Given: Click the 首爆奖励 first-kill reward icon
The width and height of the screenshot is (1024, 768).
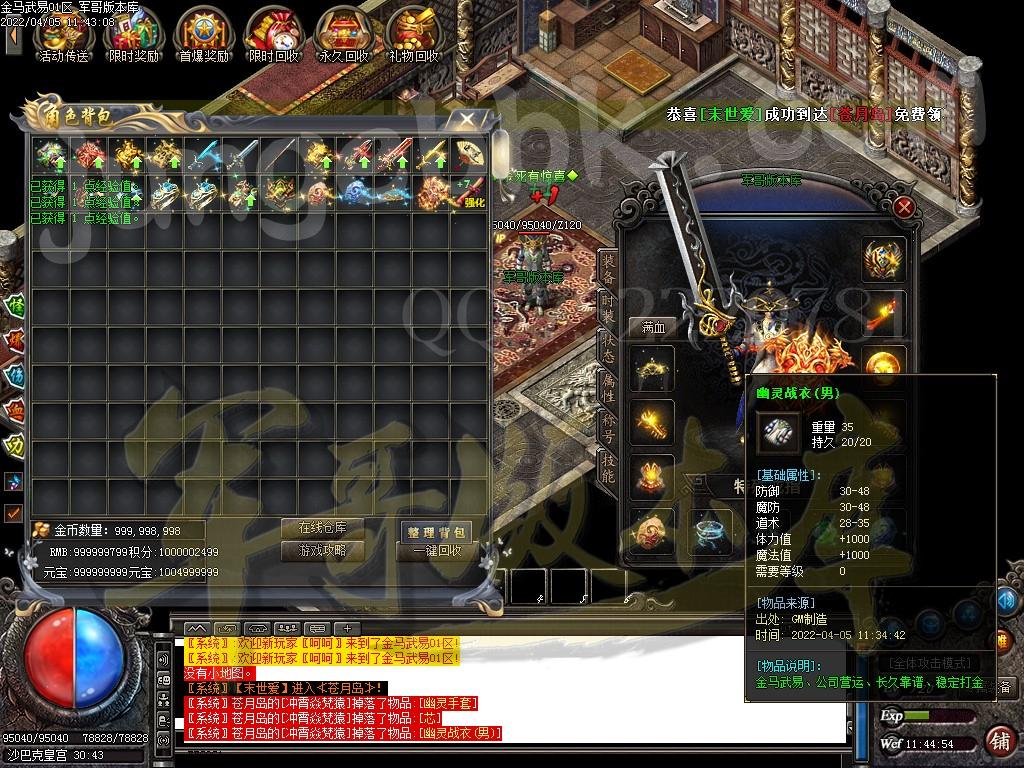Looking at the screenshot, I should tap(203, 34).
